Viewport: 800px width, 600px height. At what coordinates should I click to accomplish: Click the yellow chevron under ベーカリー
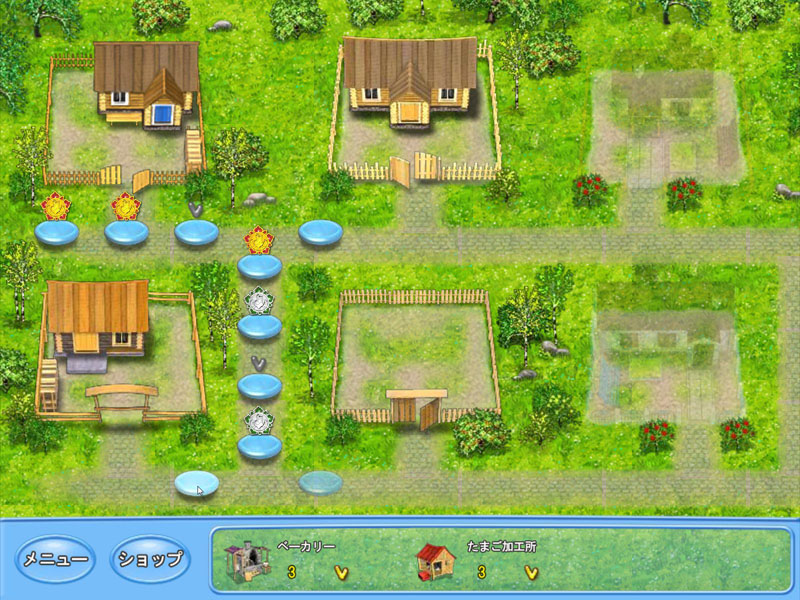341,573
